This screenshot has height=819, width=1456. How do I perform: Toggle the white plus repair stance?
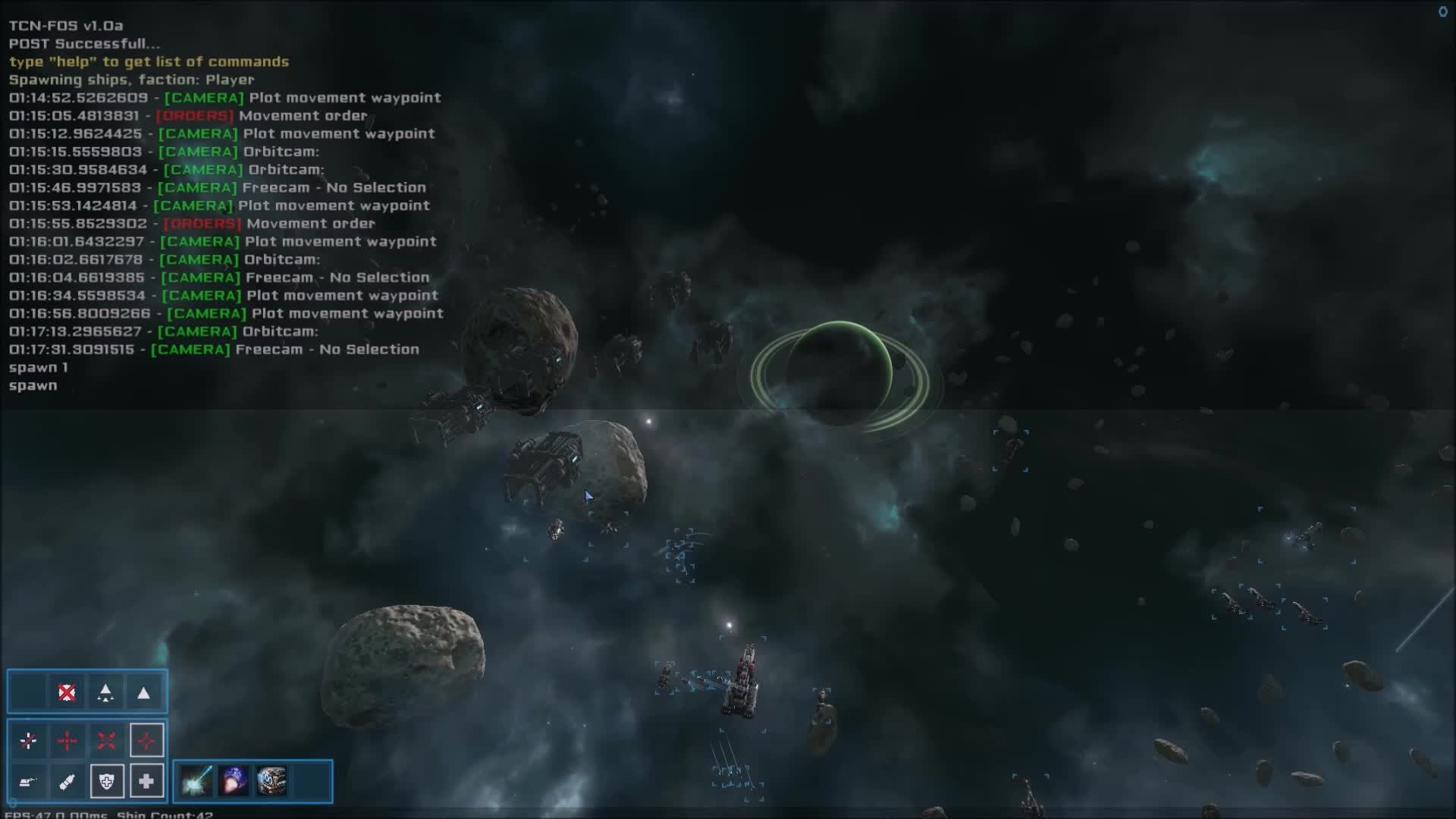[x=146, y=781]
